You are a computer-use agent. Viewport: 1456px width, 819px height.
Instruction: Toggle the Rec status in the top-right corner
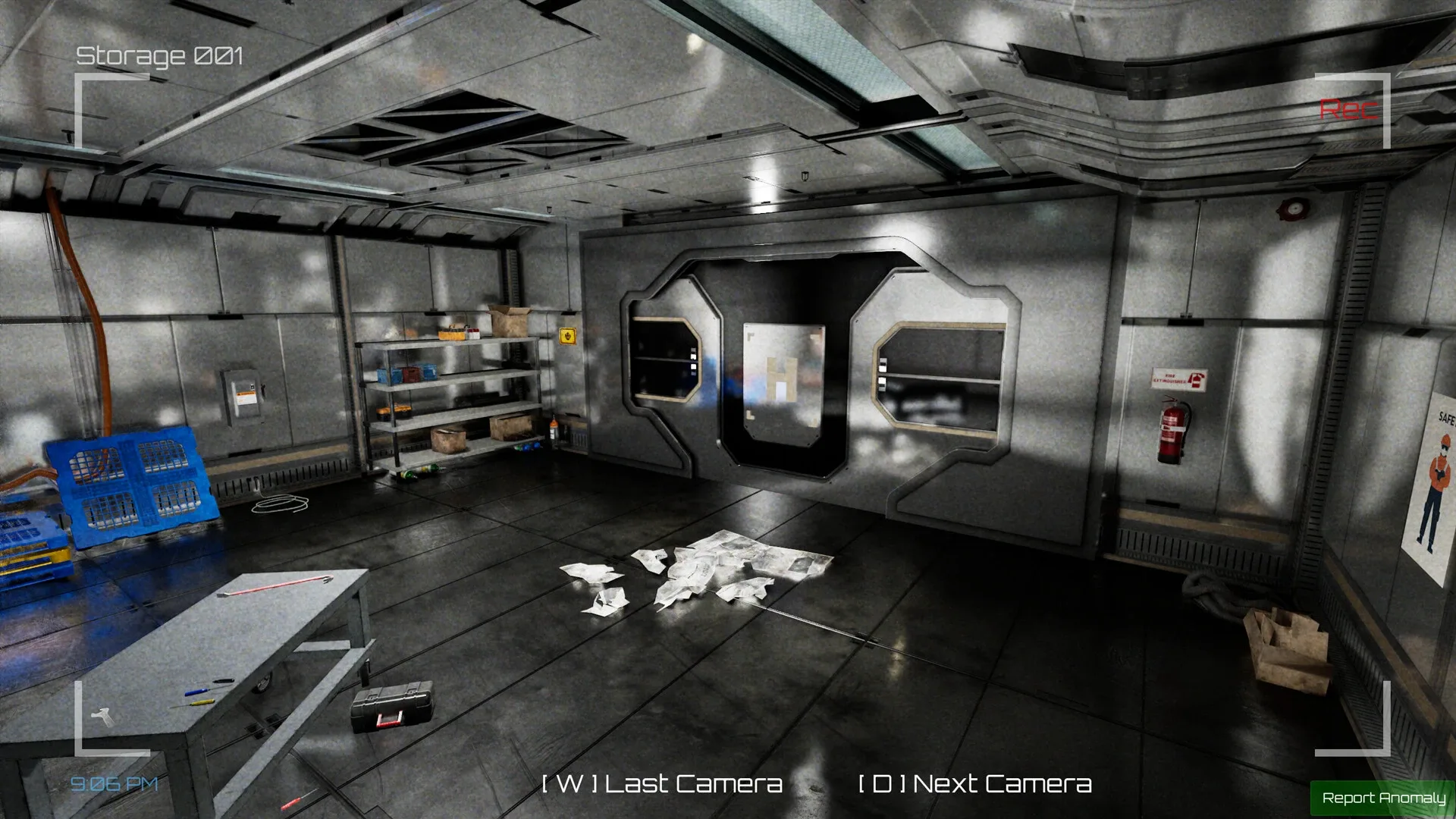tap(1349, 109)
